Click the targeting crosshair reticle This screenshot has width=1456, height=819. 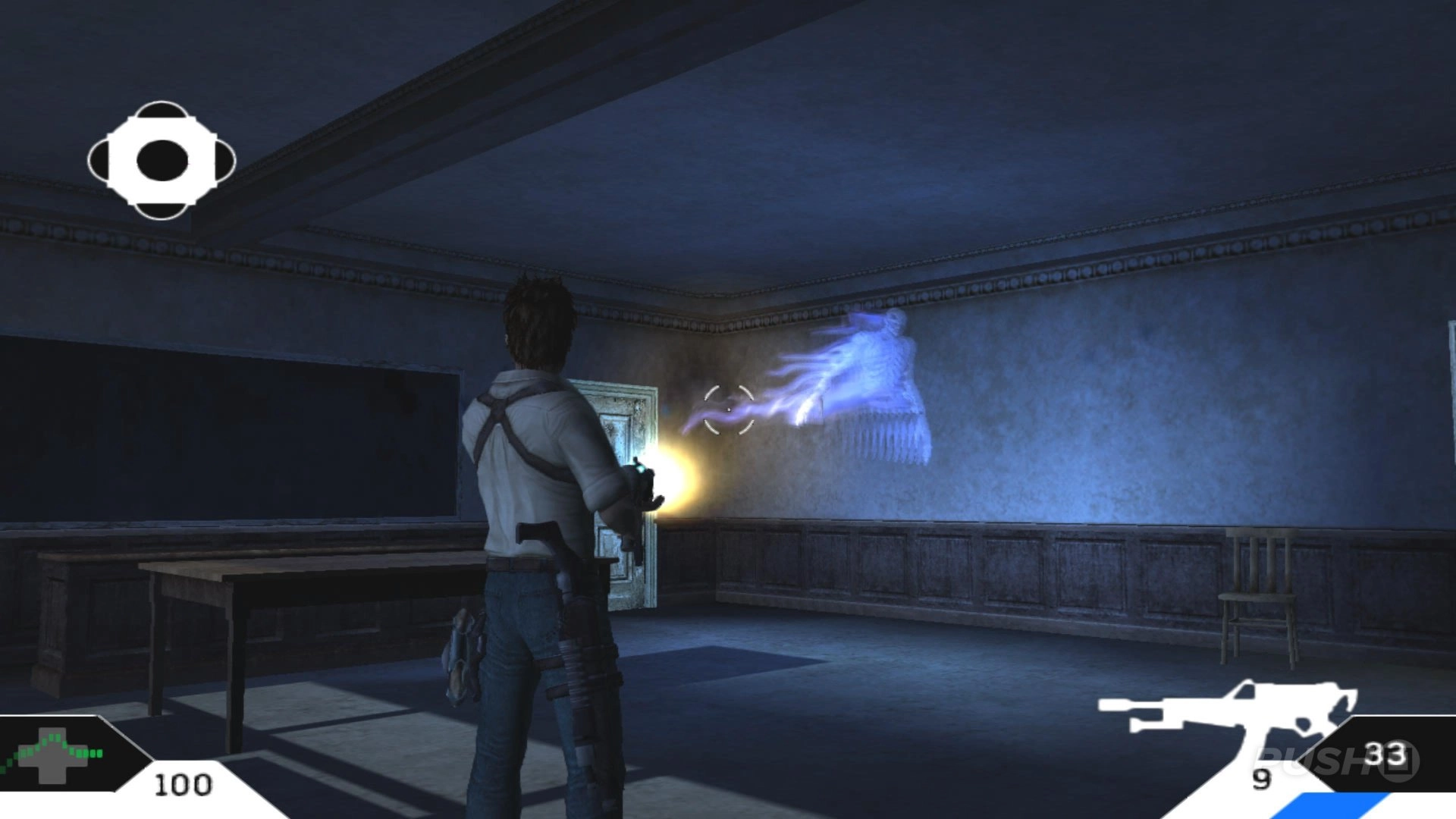(x=728, y=409)
